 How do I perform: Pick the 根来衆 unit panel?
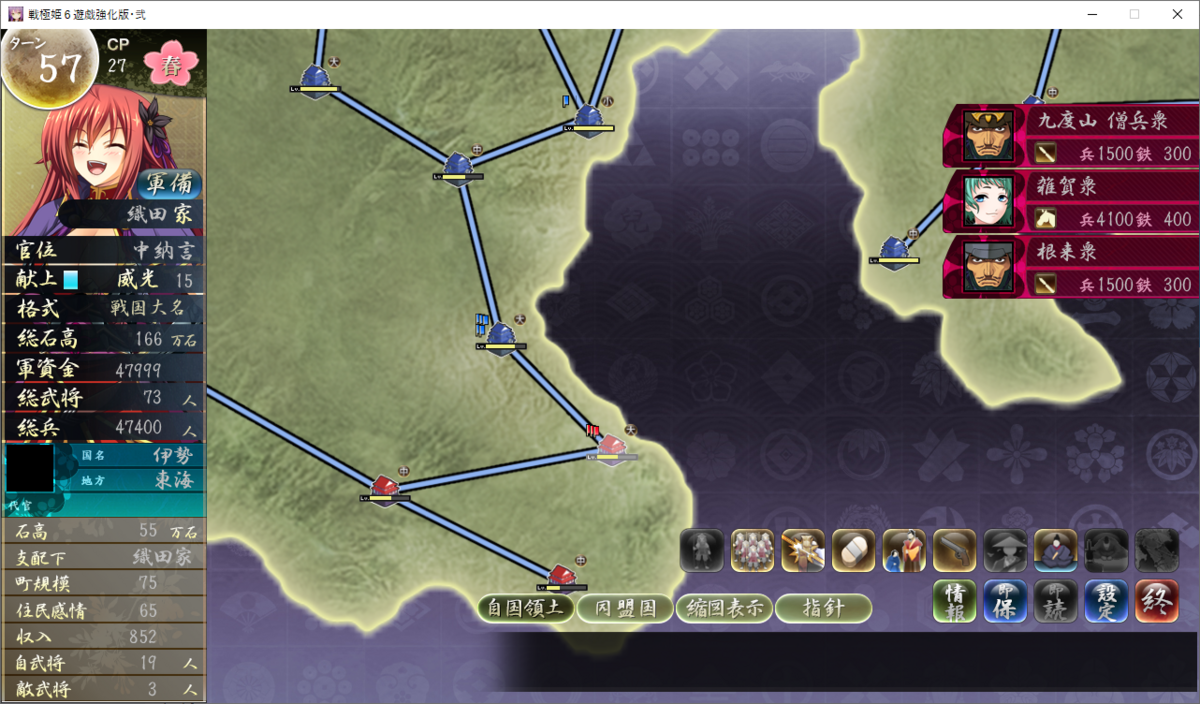point(1071,267)
